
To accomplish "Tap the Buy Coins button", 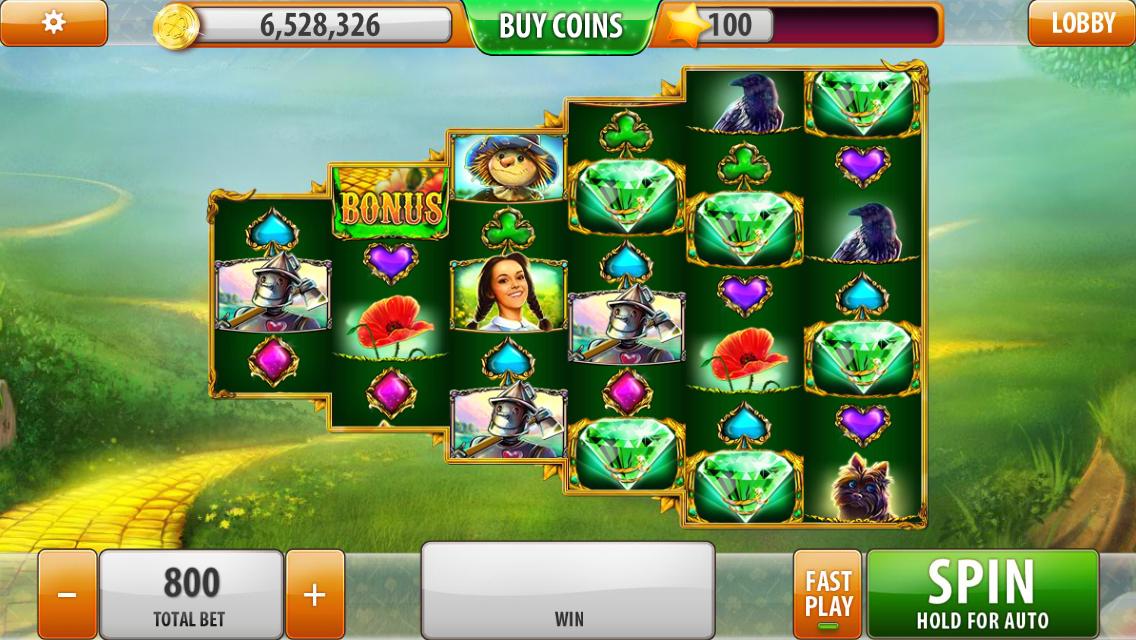I will tap(560, 26).
